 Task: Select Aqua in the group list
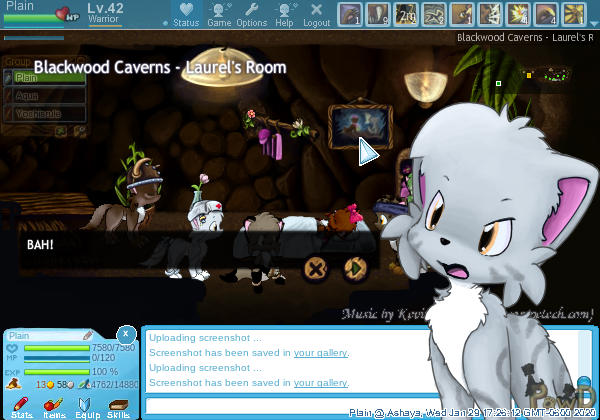coord(28,96)
